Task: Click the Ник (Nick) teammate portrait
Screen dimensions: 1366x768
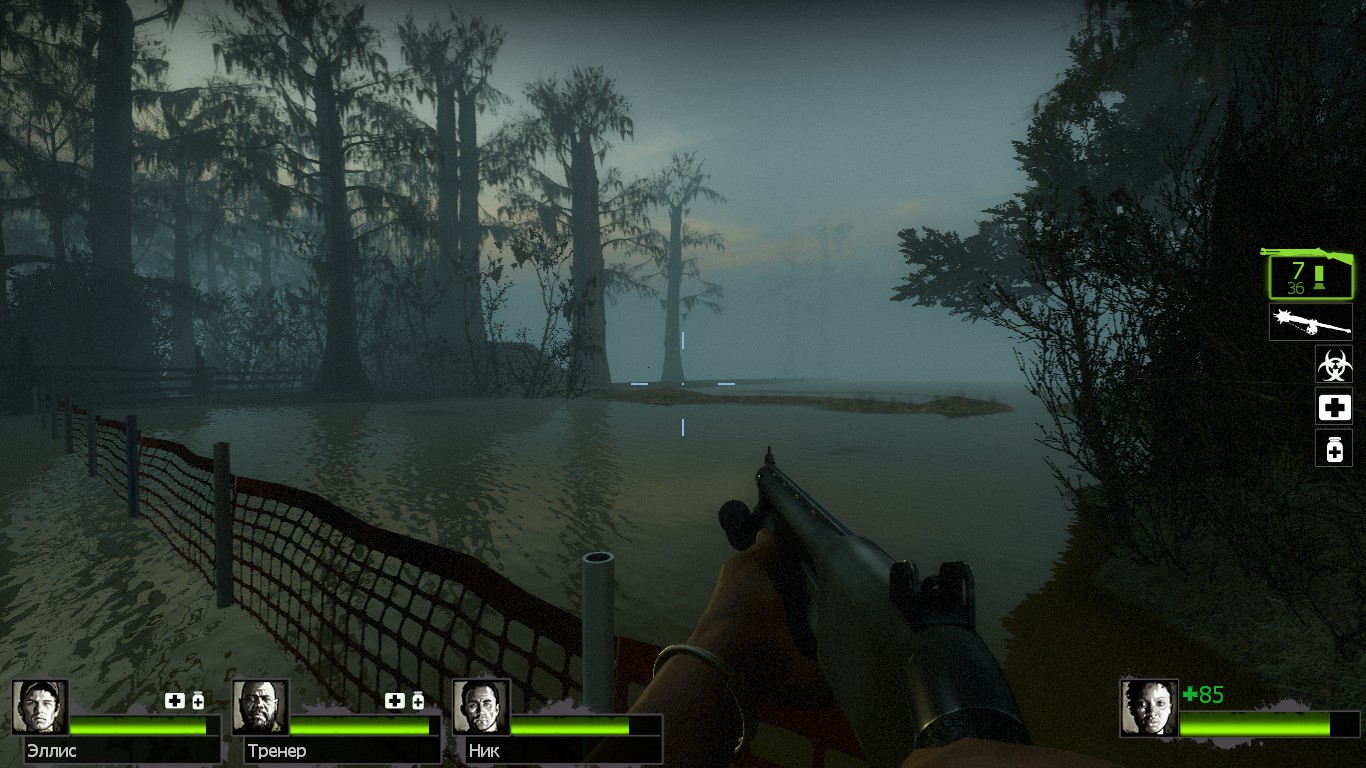Action: [x=480, y=708]
